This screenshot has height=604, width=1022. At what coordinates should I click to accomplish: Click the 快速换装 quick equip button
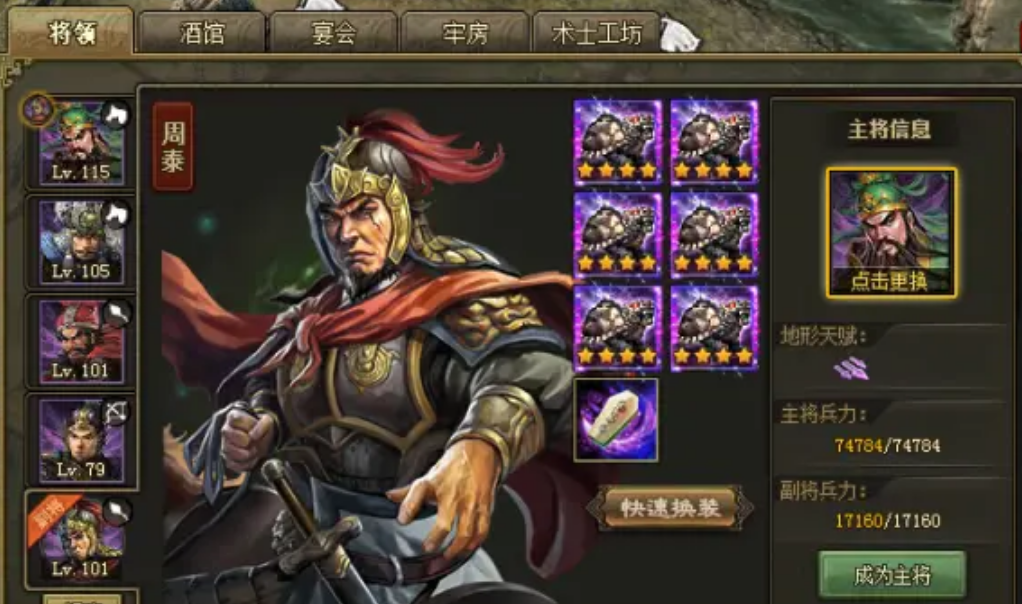[668, 508]
